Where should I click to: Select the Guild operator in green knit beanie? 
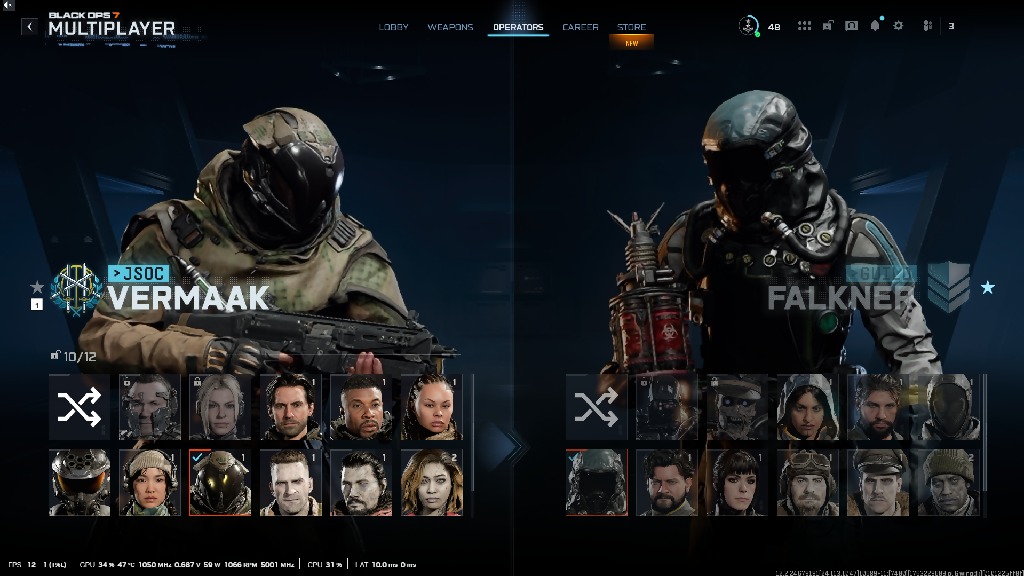pyautogui.click(x=949, y=482)
